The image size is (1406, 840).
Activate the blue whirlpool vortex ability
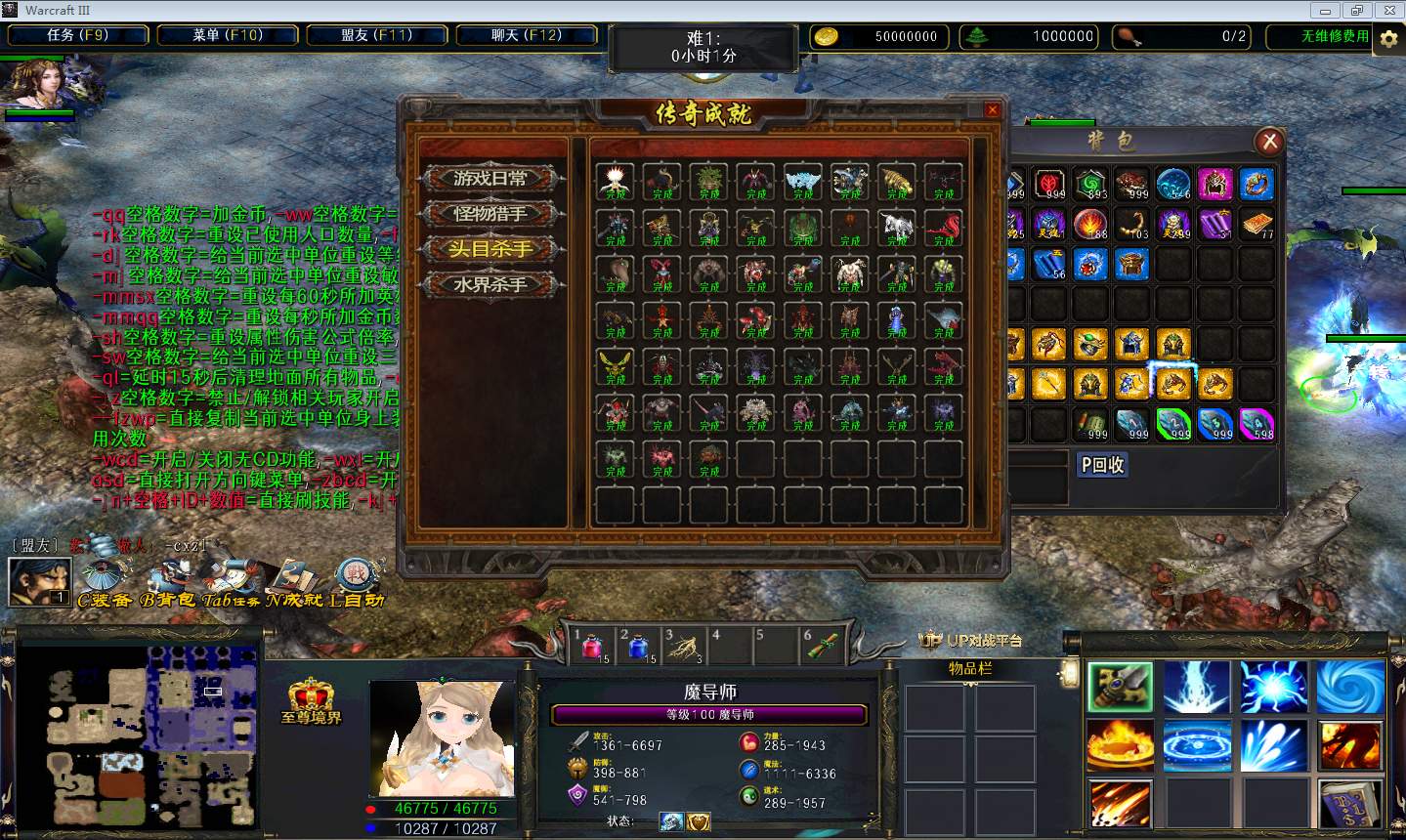[1350, 686]
